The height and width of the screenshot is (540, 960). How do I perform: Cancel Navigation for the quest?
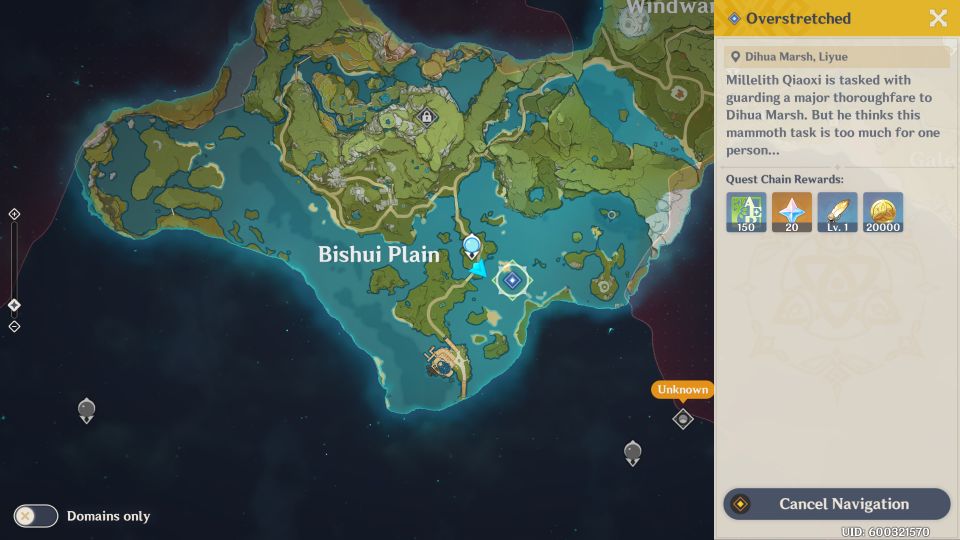pos(836,504)
